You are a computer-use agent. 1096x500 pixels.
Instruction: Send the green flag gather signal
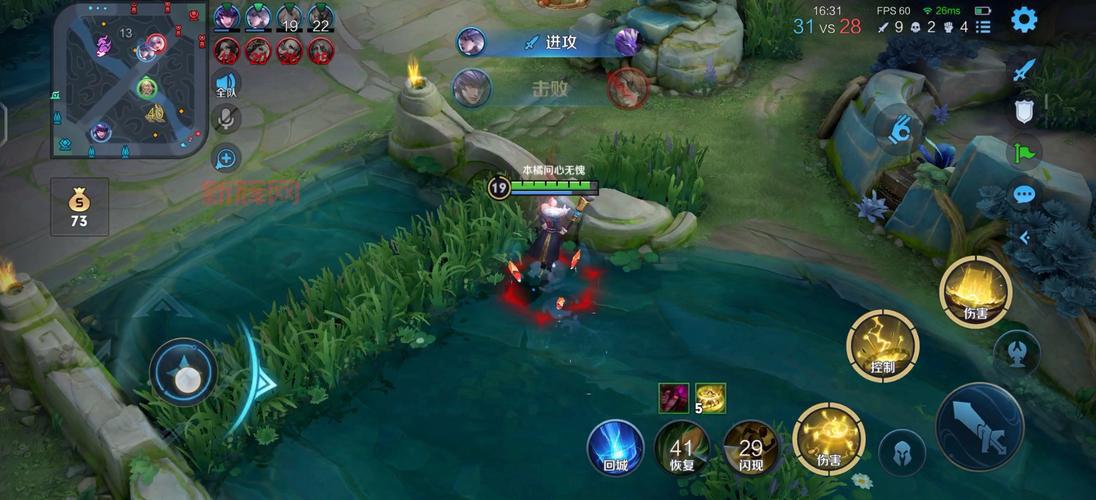[1023, 153]
